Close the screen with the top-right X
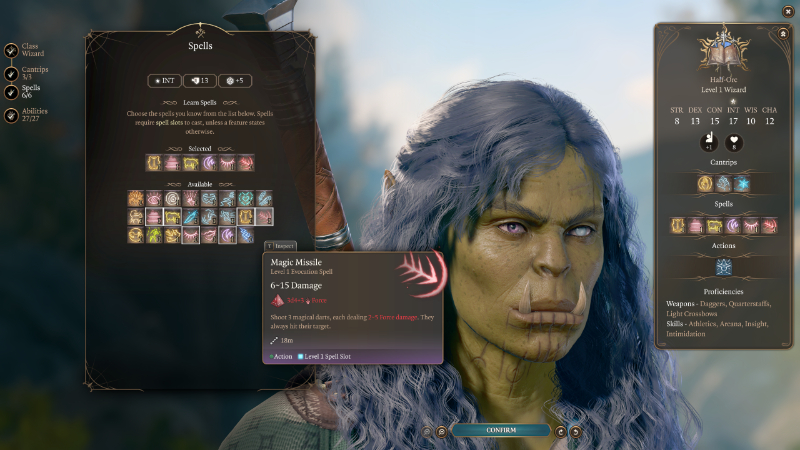 point(787,11)
